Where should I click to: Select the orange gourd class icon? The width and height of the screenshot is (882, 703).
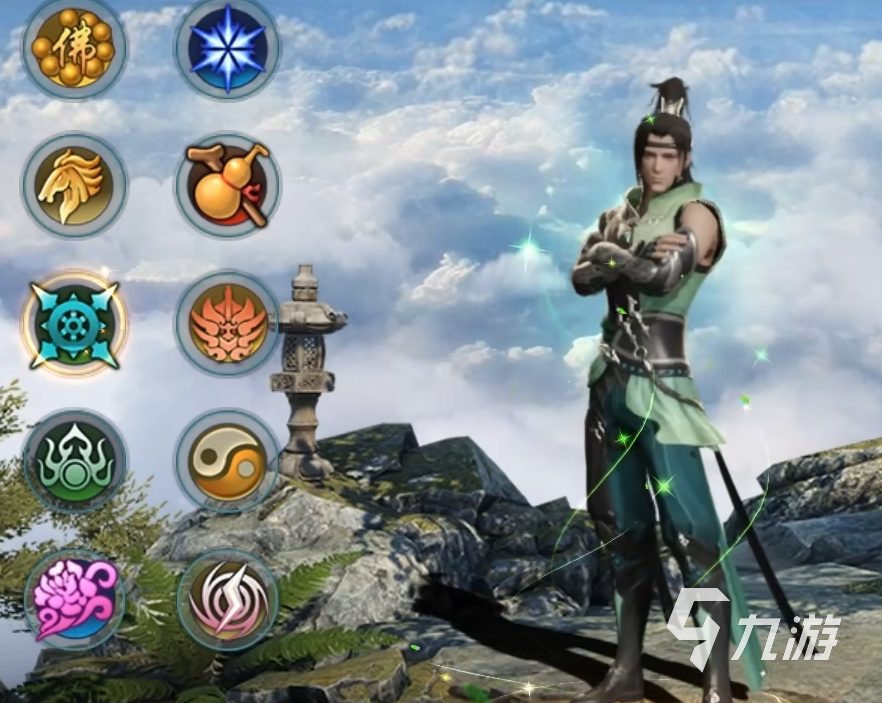(227, 185)
